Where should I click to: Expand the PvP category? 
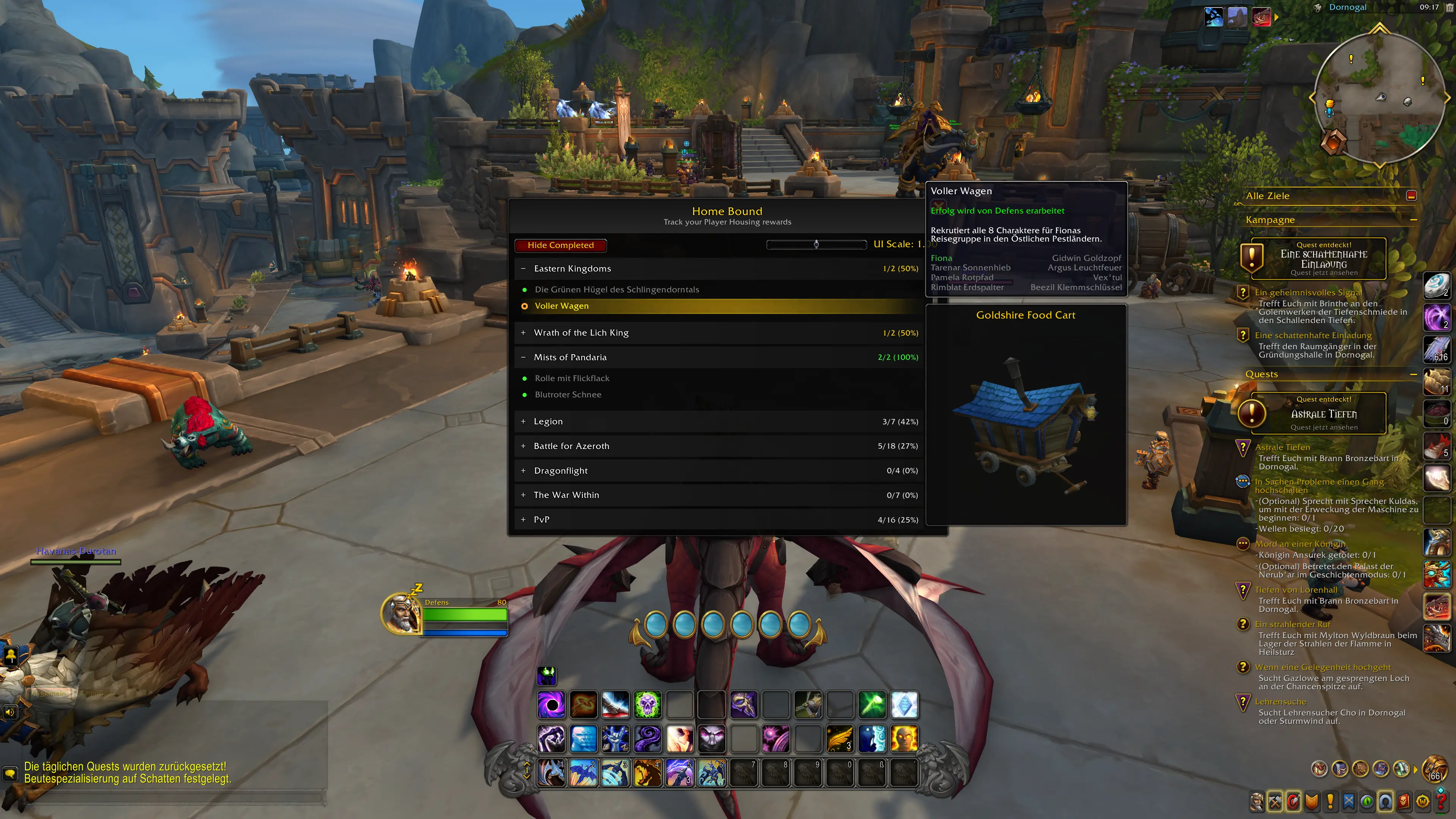[x=523, y=519]
